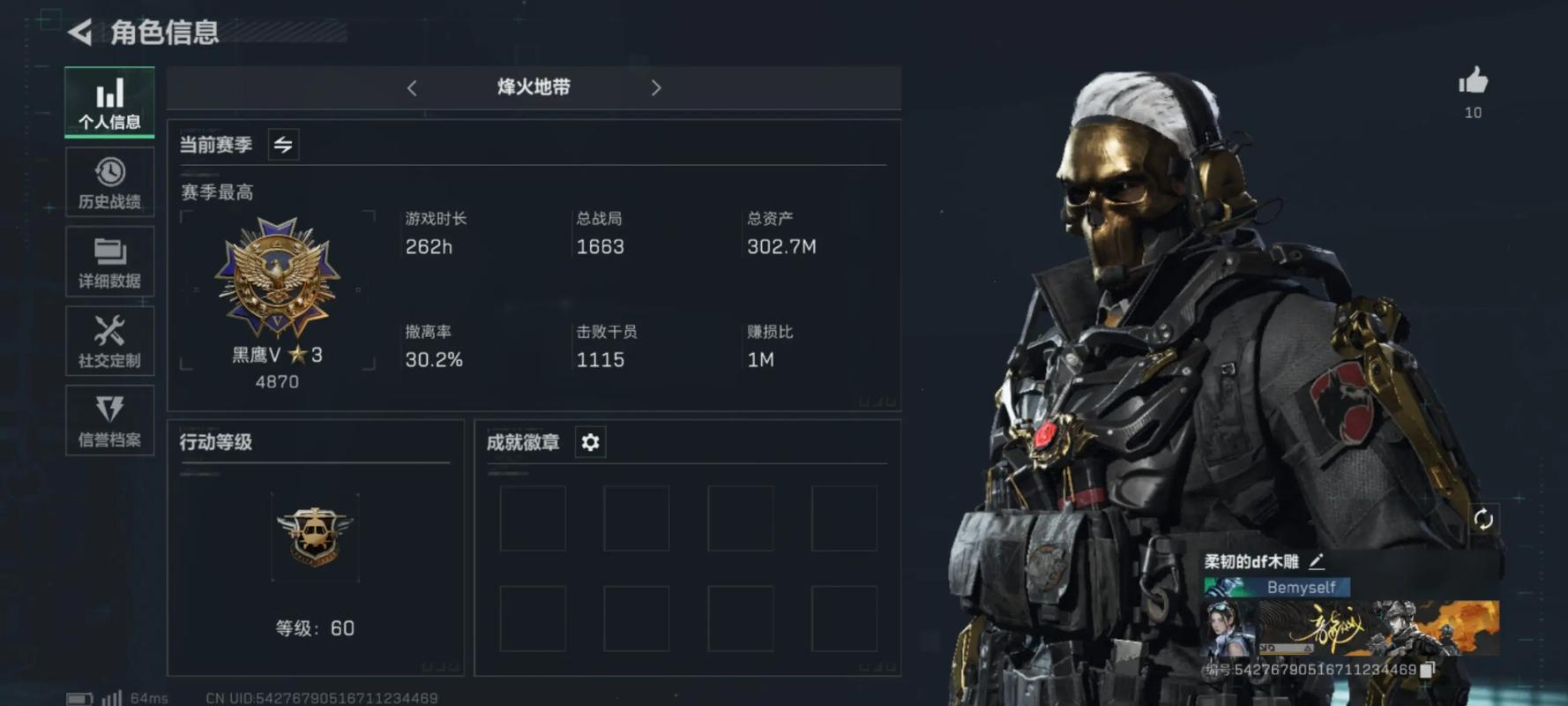Image resolution: width=1568 pixels, height=706 pixels.
Task: Select the 个人信息 tab
Action: point(108,102)
